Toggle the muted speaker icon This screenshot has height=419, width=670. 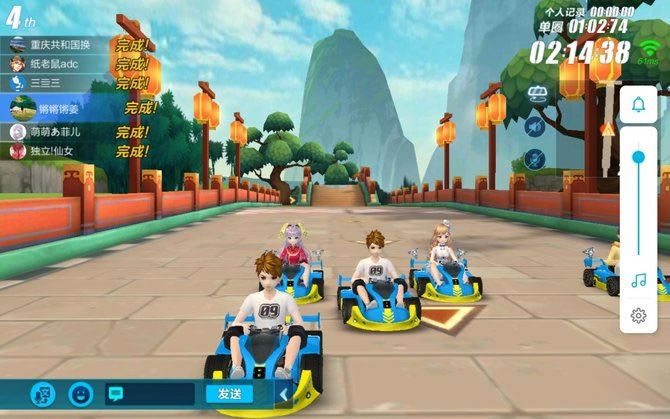coord(535,126)
